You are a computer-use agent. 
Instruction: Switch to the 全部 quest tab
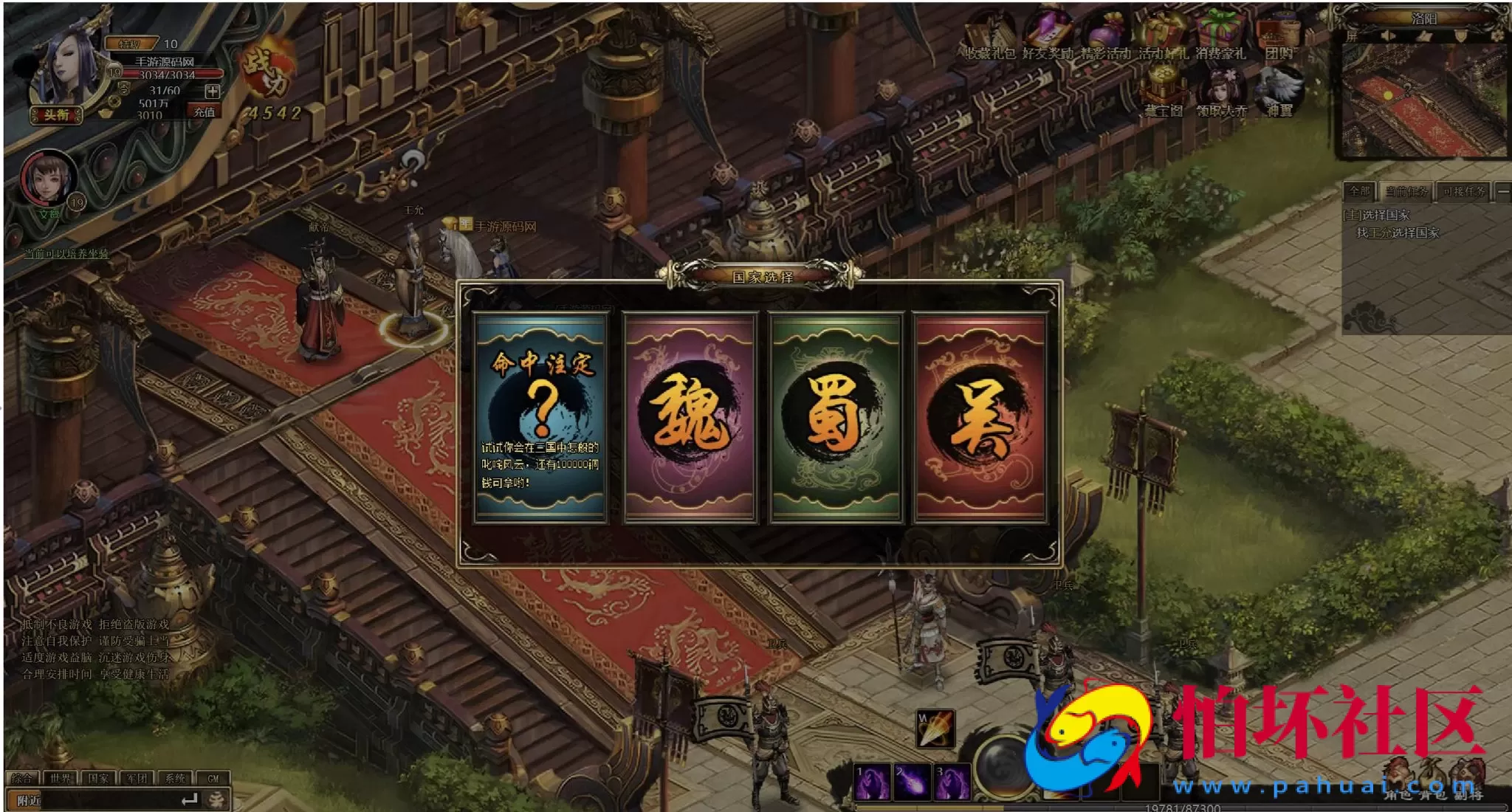click(1359, 192)
